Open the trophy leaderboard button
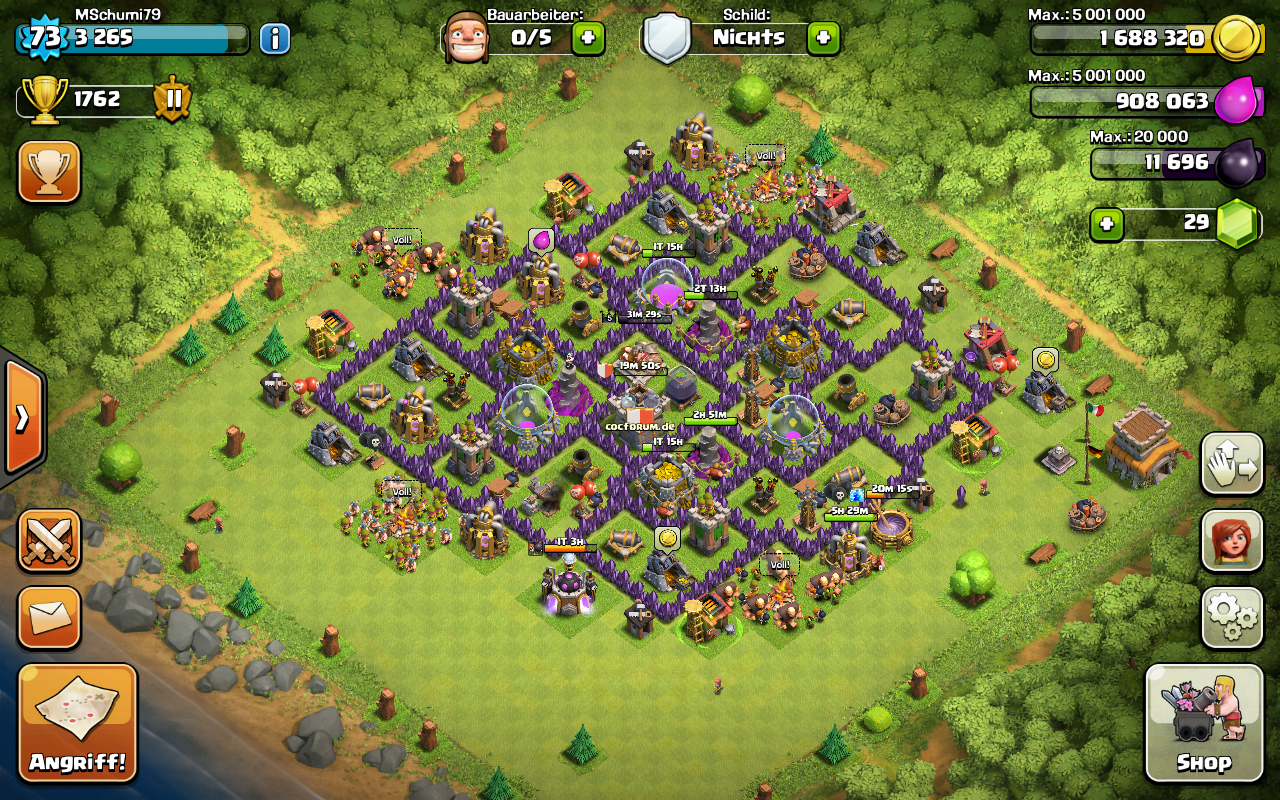1280x800 pixels. (49, 171)
